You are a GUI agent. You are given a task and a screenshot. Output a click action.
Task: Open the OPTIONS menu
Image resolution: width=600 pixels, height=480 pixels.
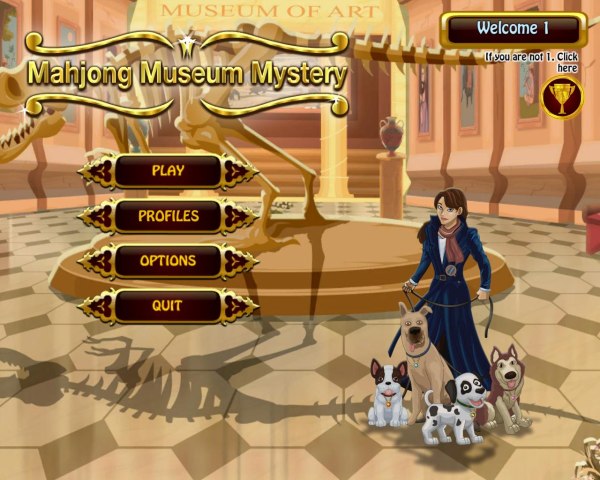click(167, 261)
